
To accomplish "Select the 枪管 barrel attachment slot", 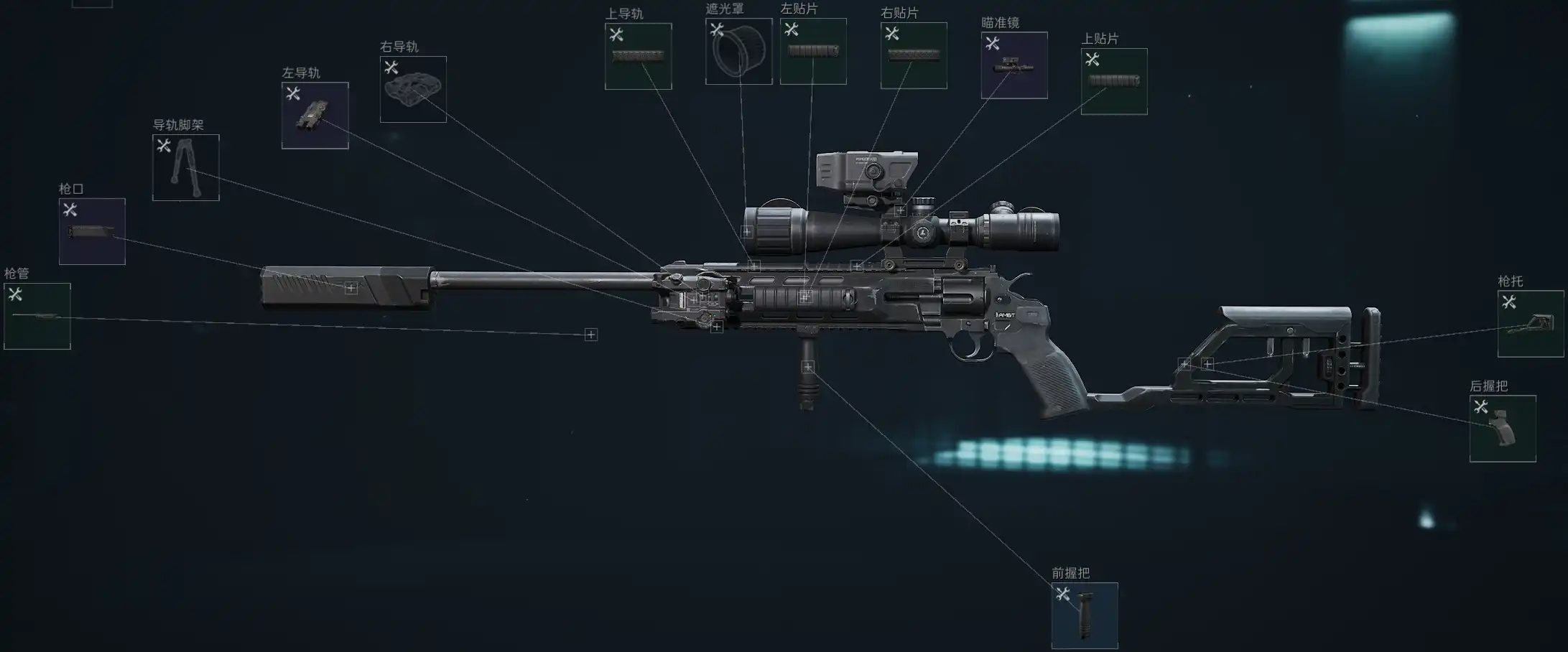I will coord(37,316).
